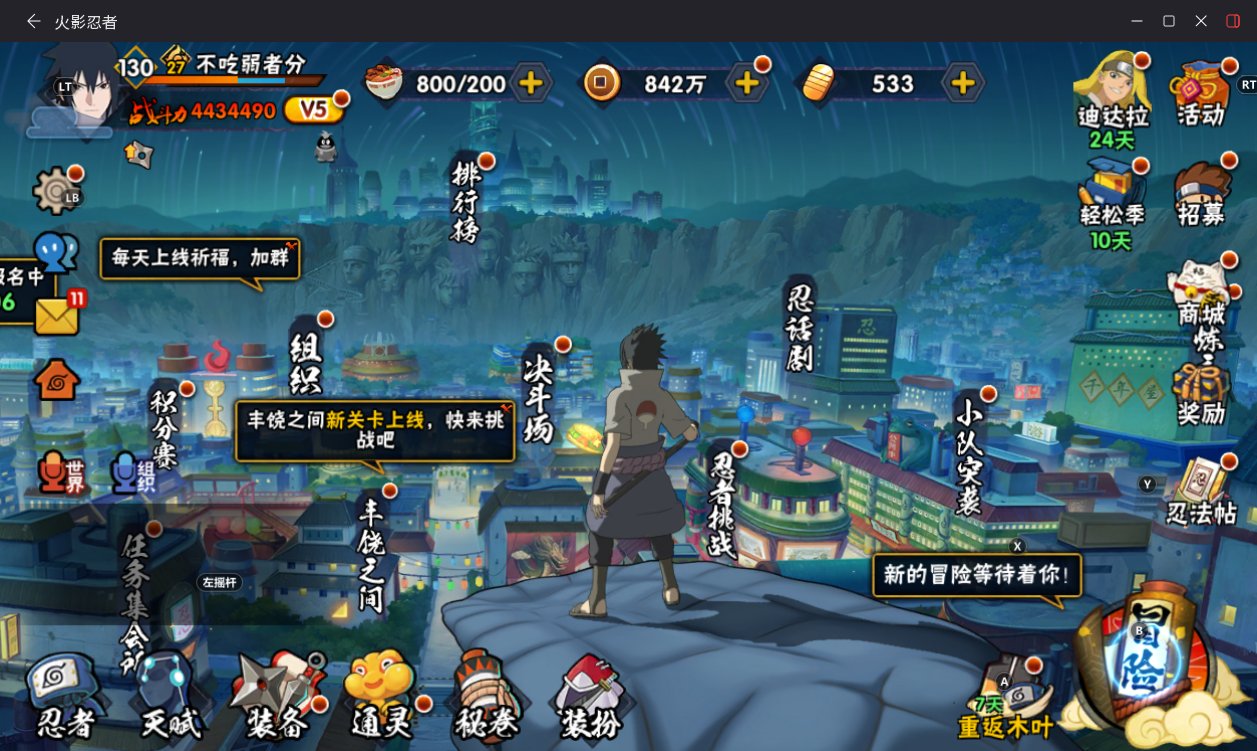Open the gear settings icon

pos(55,190)
